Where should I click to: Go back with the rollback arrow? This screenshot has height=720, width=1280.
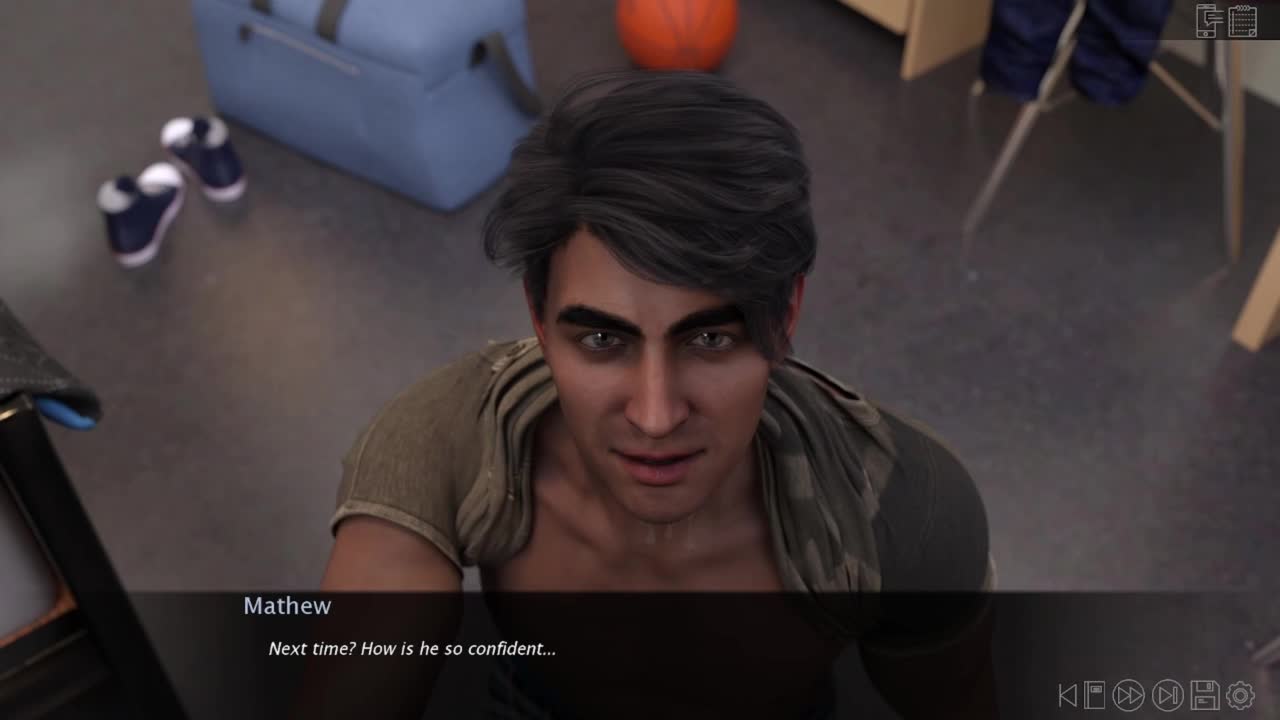coord(1068,695)
